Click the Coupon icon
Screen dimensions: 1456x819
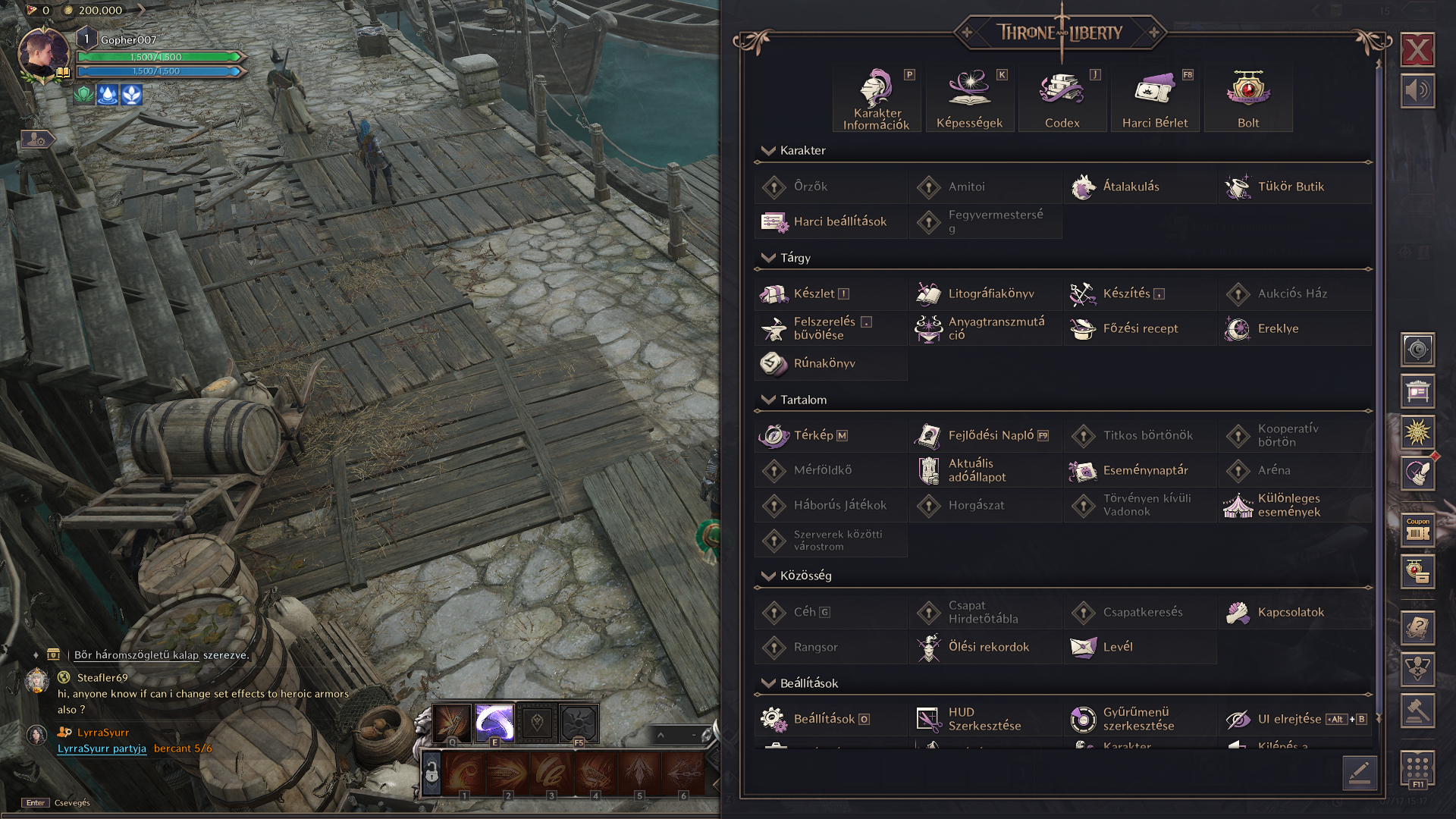(x=1417, y=529)
